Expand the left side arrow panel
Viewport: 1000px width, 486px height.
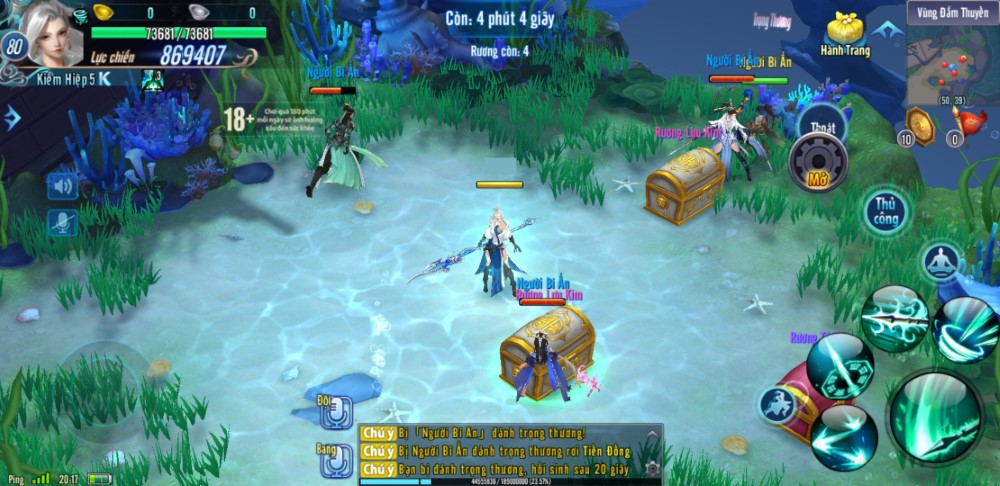pos(11,119)
